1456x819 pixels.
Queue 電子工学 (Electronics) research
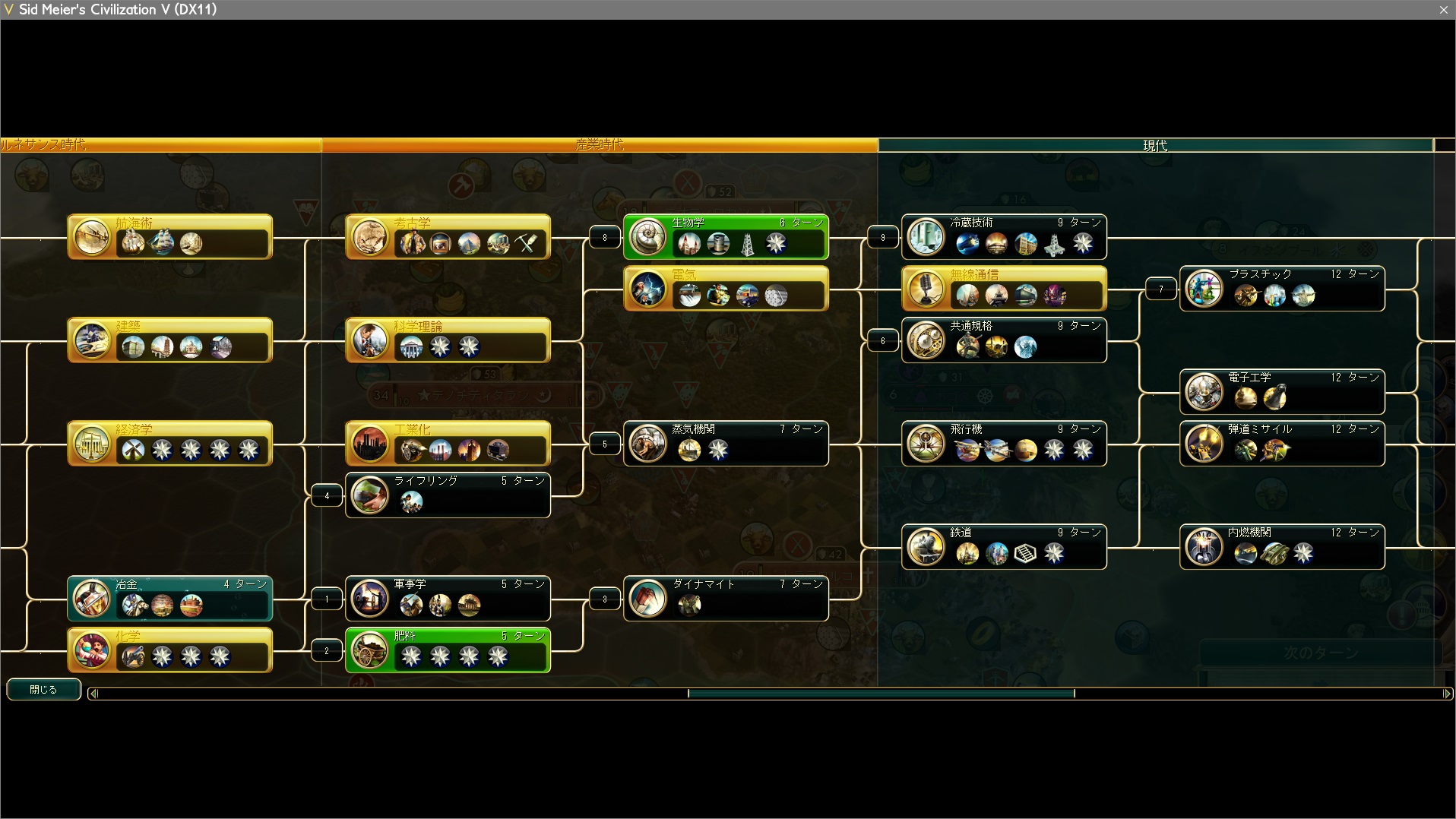click(1282, 392)
